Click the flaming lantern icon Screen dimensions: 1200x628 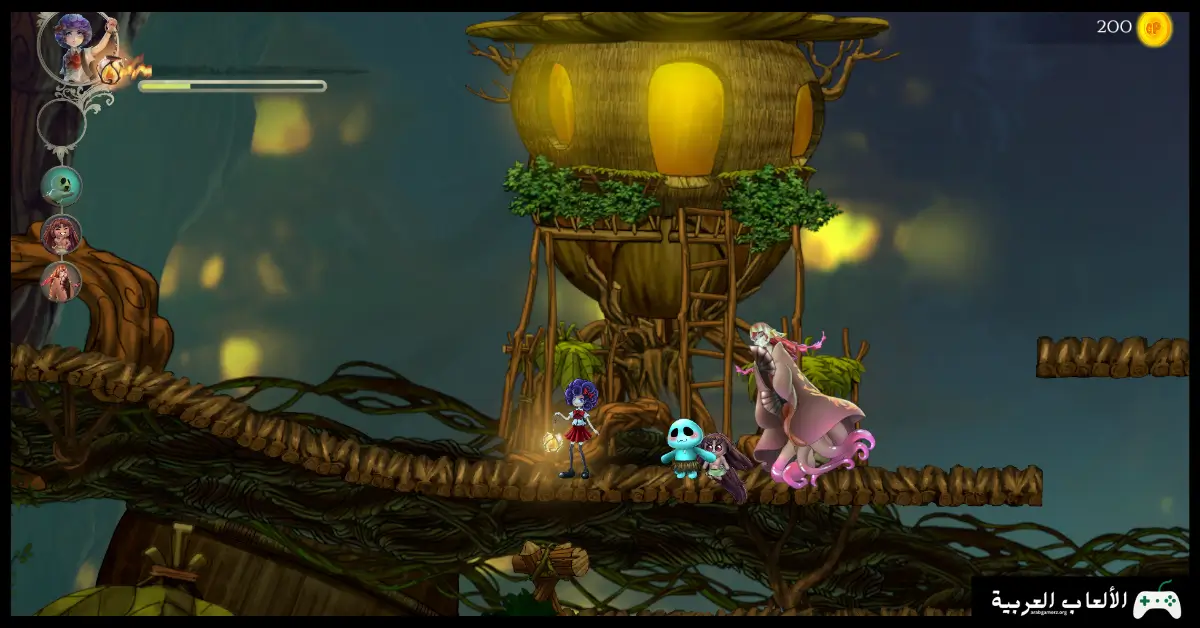[112, 70]
